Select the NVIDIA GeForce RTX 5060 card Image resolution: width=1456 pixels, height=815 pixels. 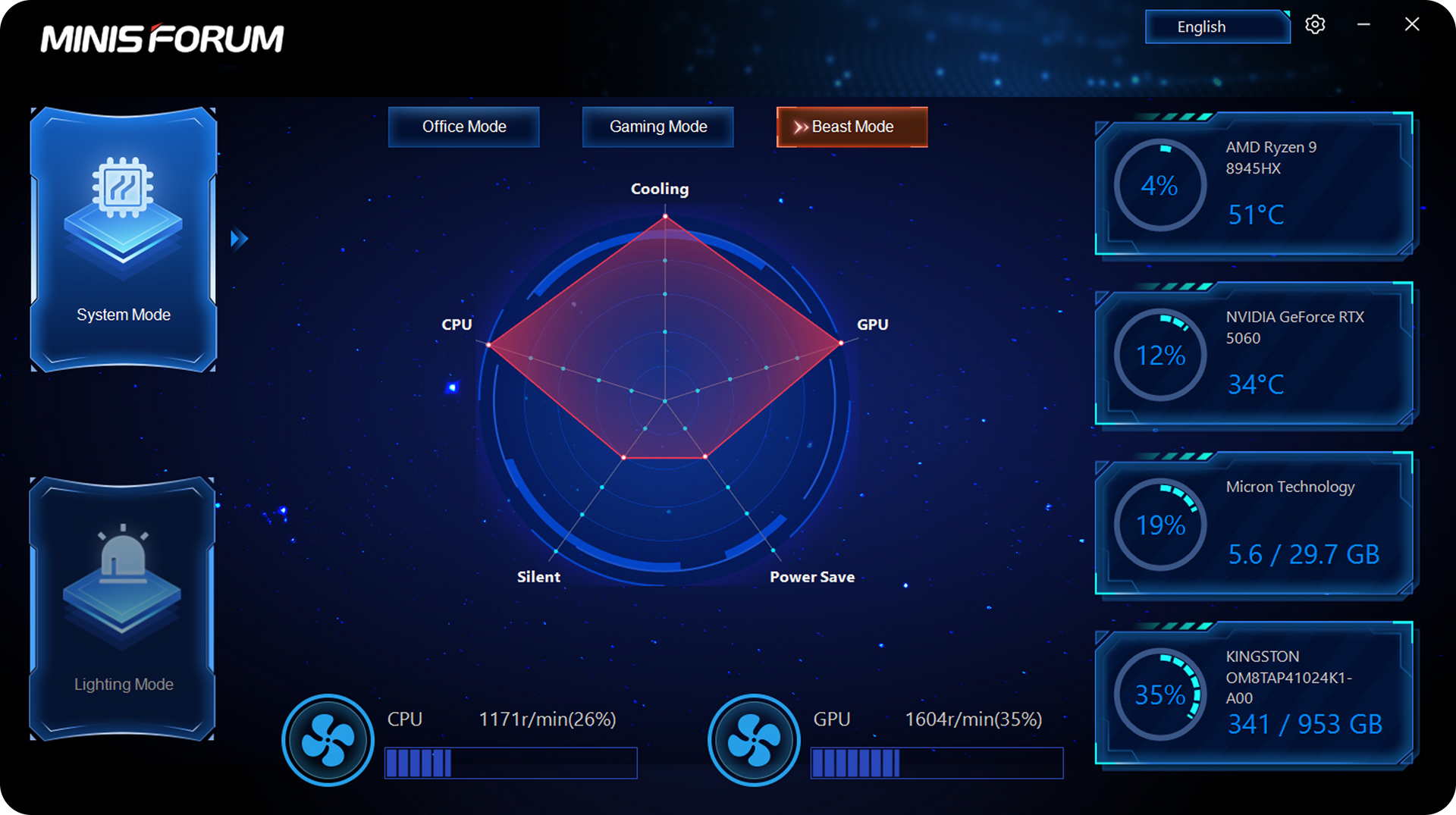1254,355
